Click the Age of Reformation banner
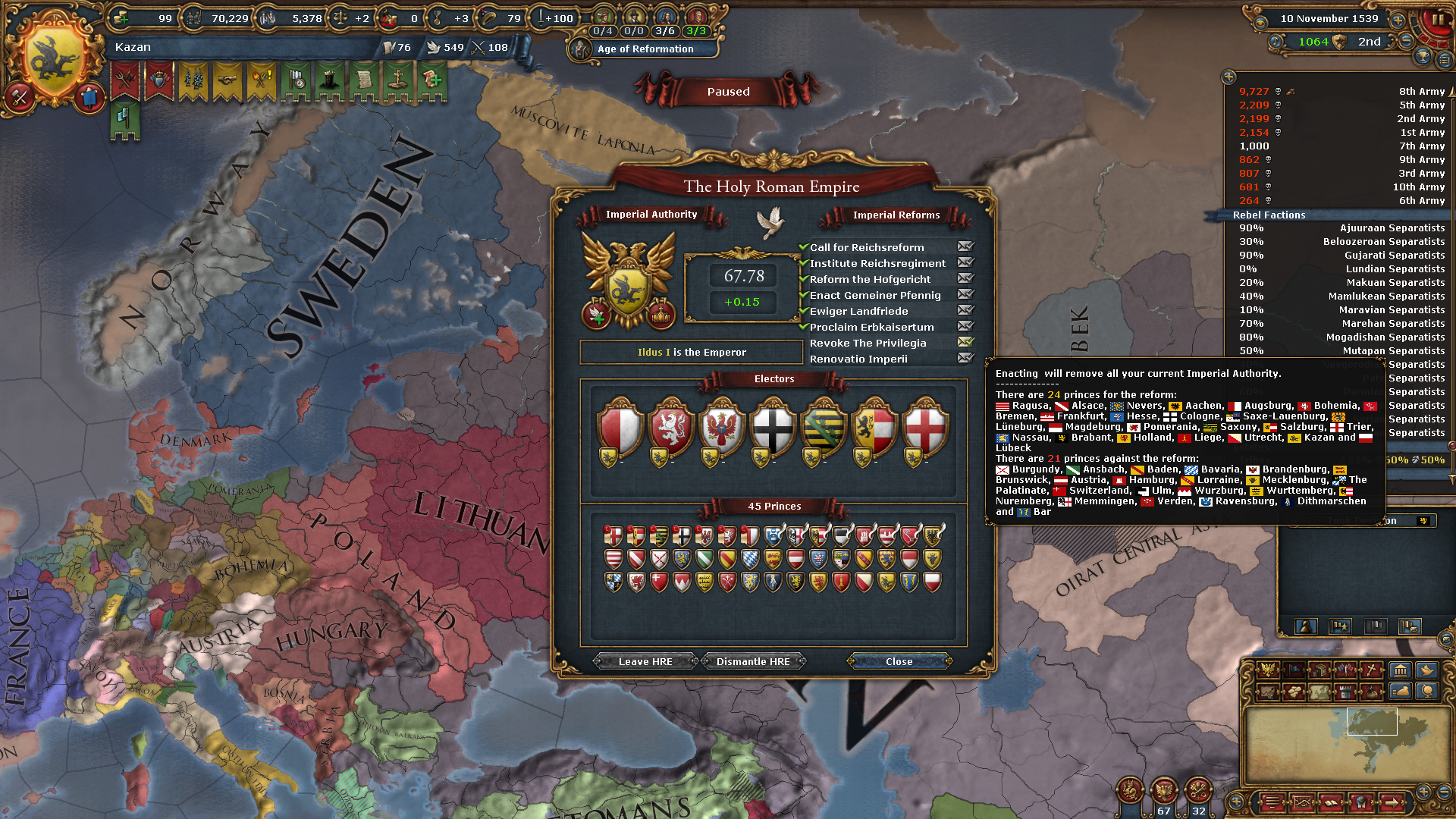The height and width of the screenshot is (819, 1456). click(645, 49)
